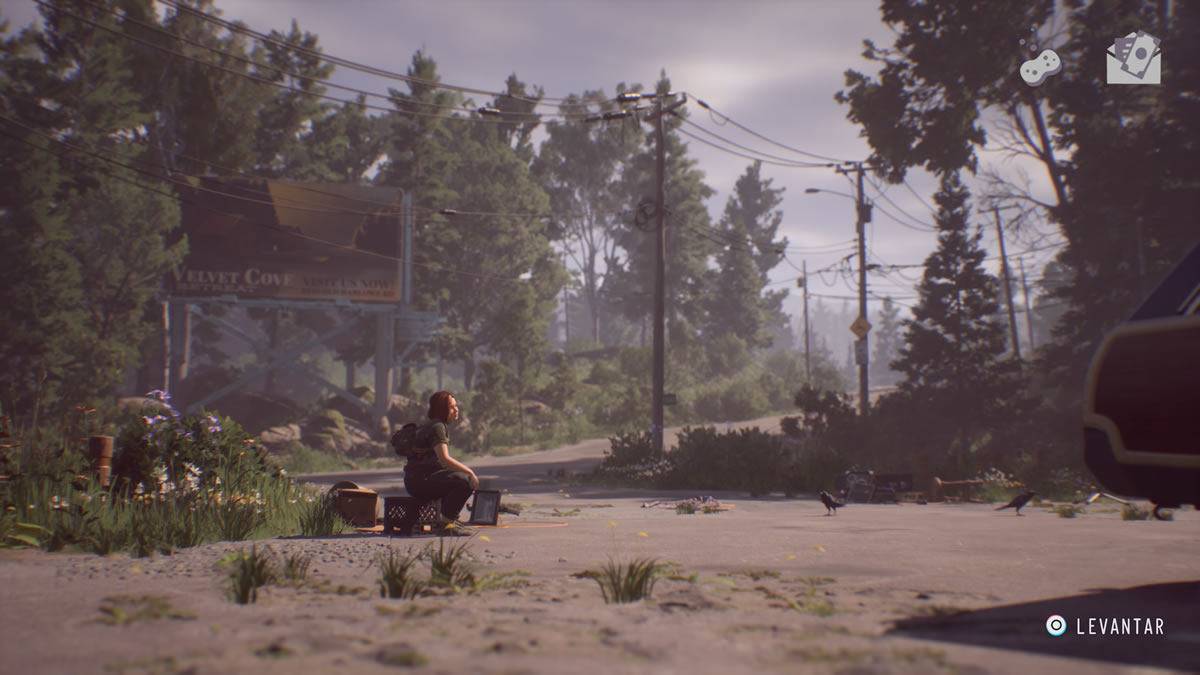The height and width of the screenshot is (675, 1200).
Task: Open the money envelope icon
Action: (1133, 58)
